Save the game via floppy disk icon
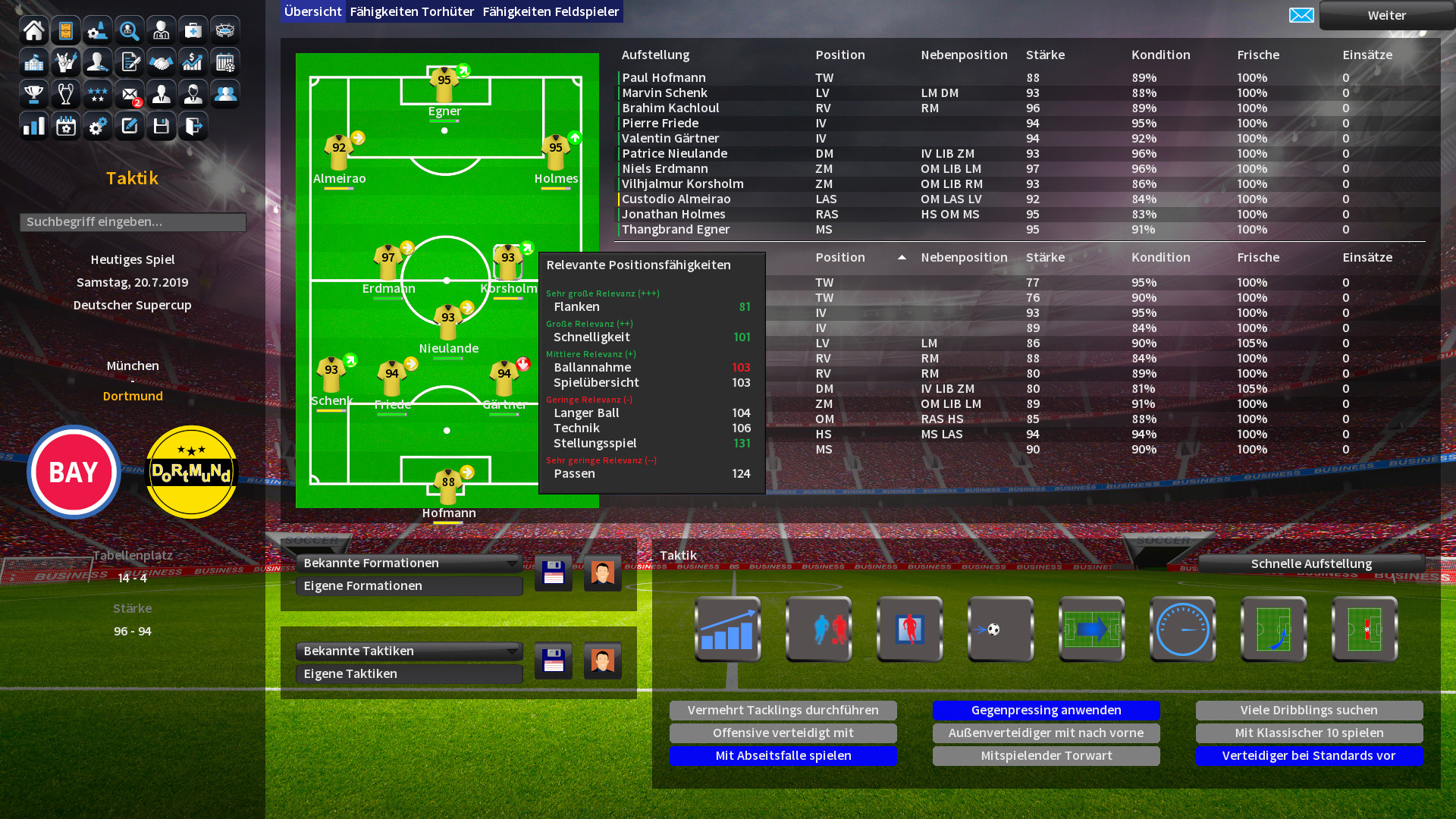Screen dimensions: 1456x819 161,126
